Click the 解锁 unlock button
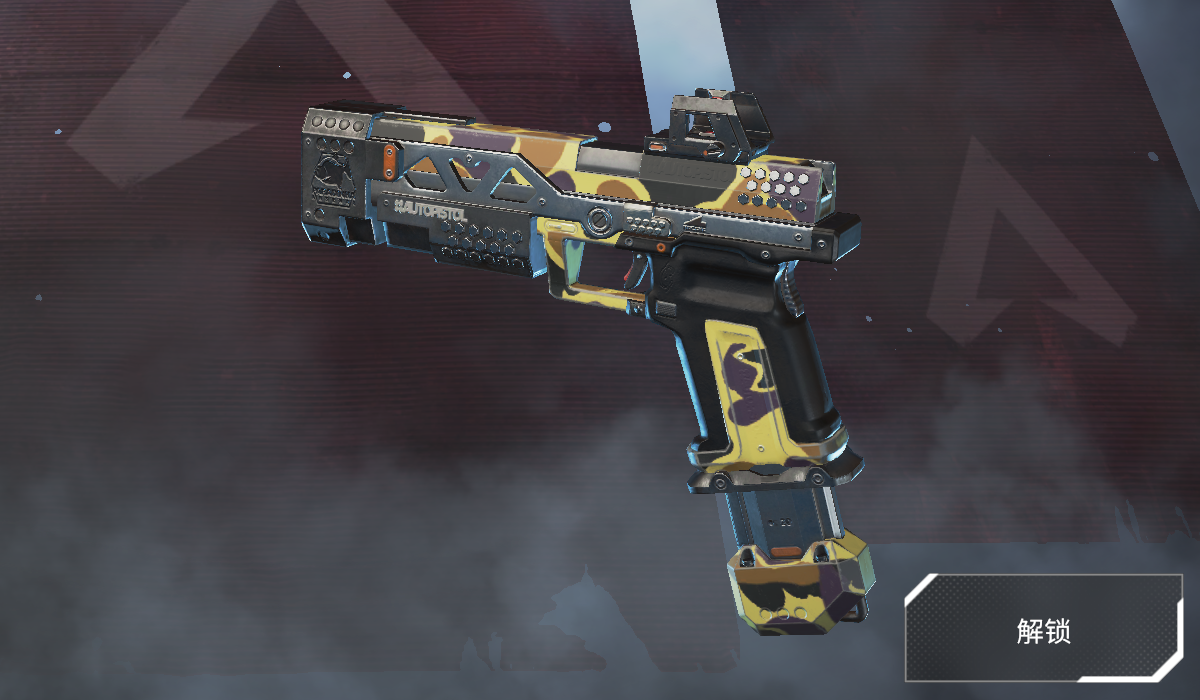Screen dimensions: 1200x700 (1043, 629)
